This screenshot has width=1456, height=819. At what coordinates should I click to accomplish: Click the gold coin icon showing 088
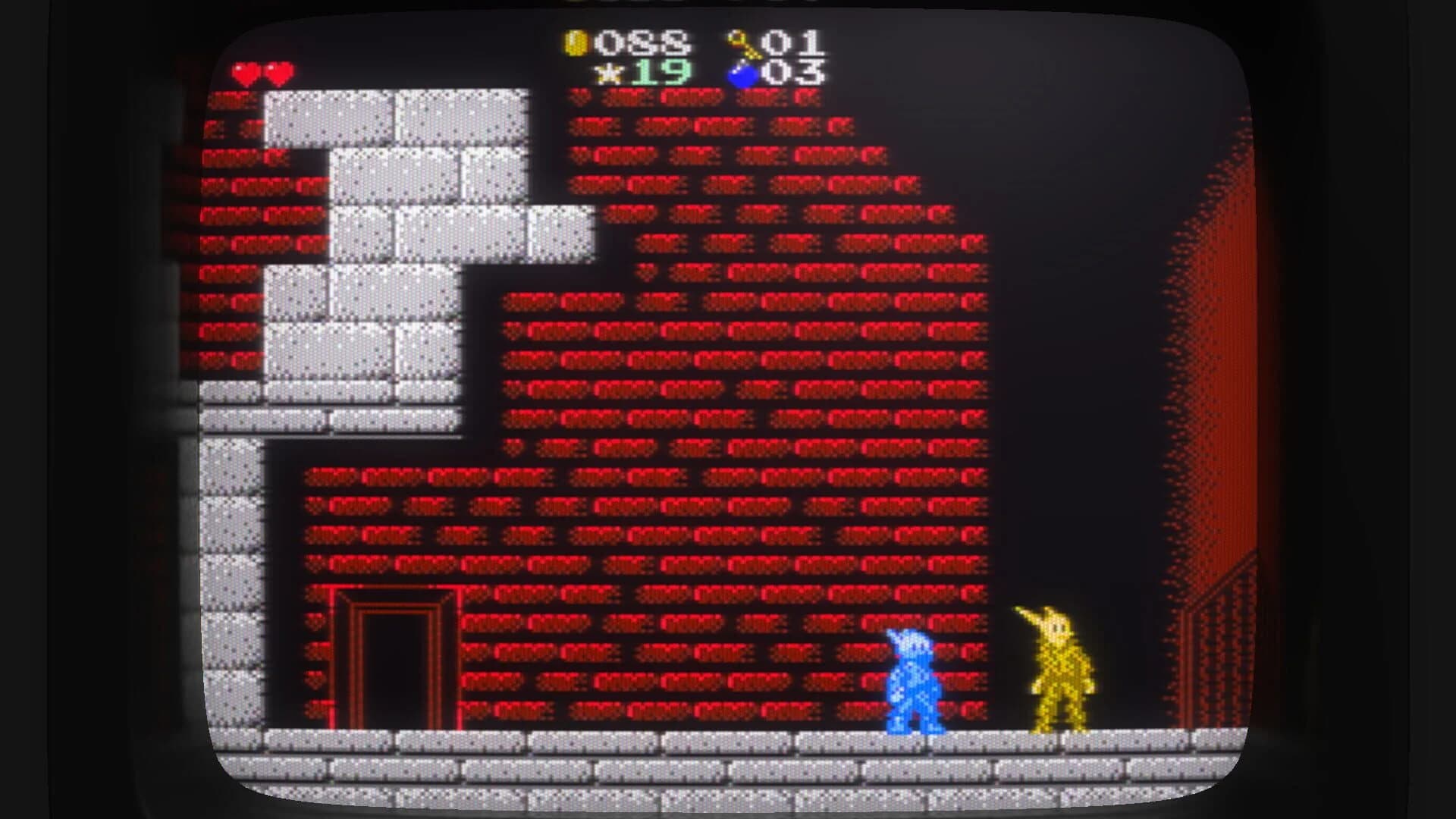click(x=576, y=44)
